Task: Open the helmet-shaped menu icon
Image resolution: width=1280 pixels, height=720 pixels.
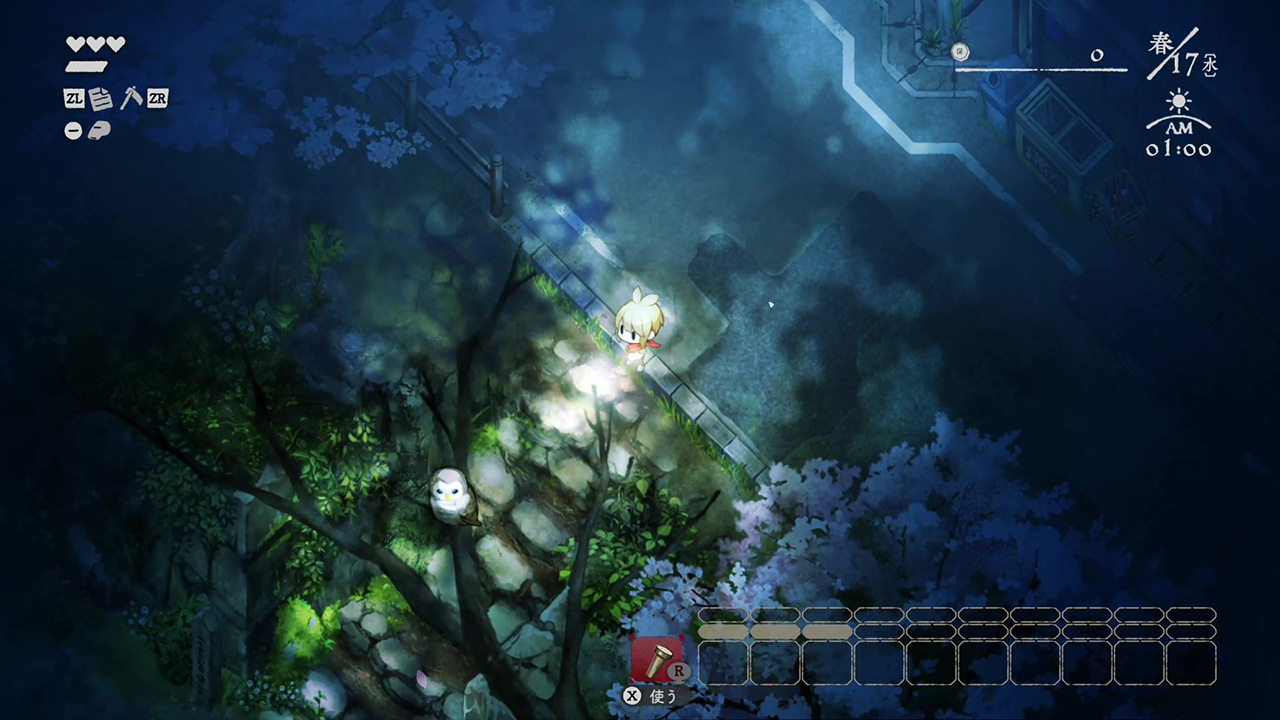Action: tap(99, 130)
